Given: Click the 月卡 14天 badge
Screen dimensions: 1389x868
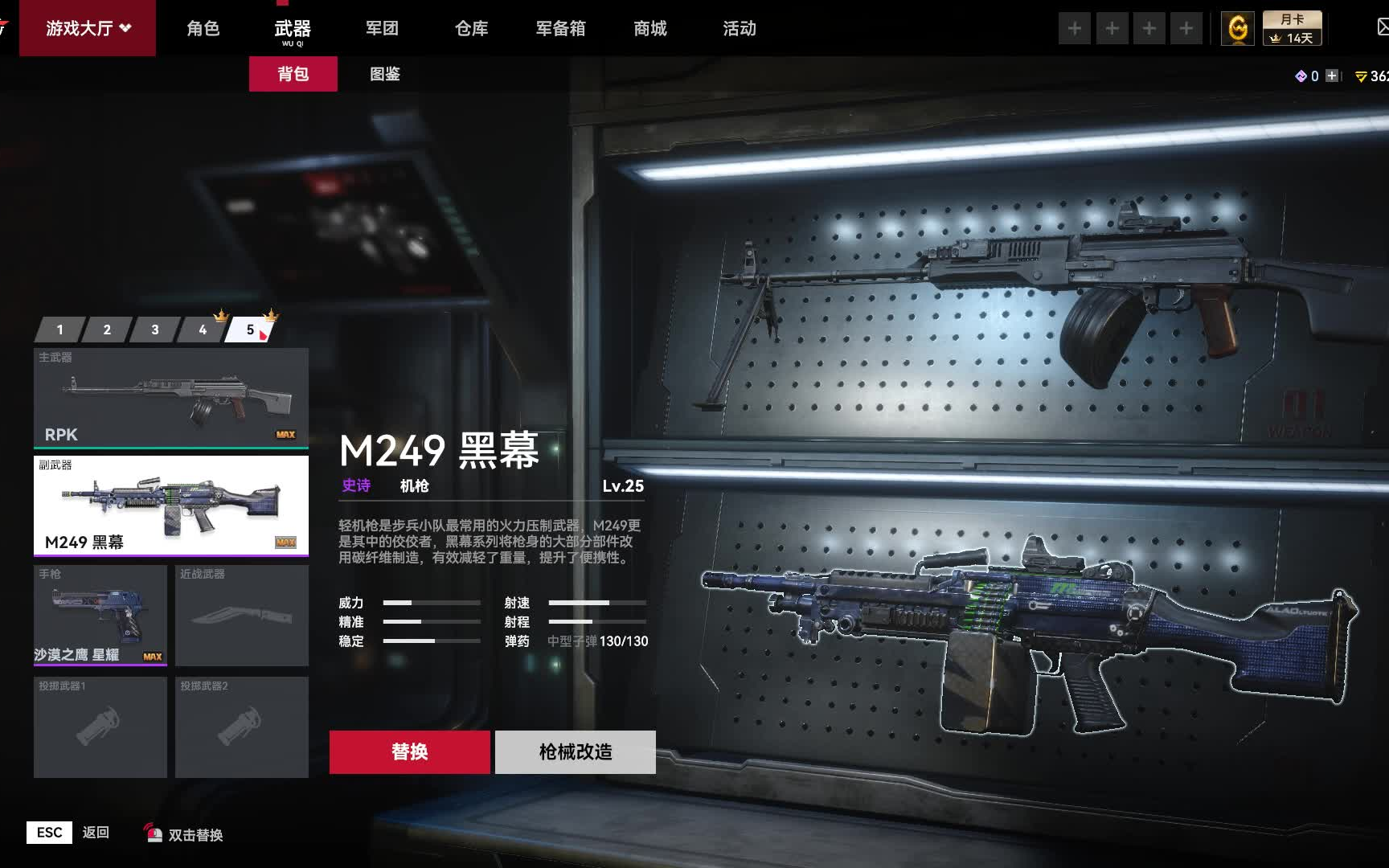Looking at the screenshot, I should coord(1293,27).
